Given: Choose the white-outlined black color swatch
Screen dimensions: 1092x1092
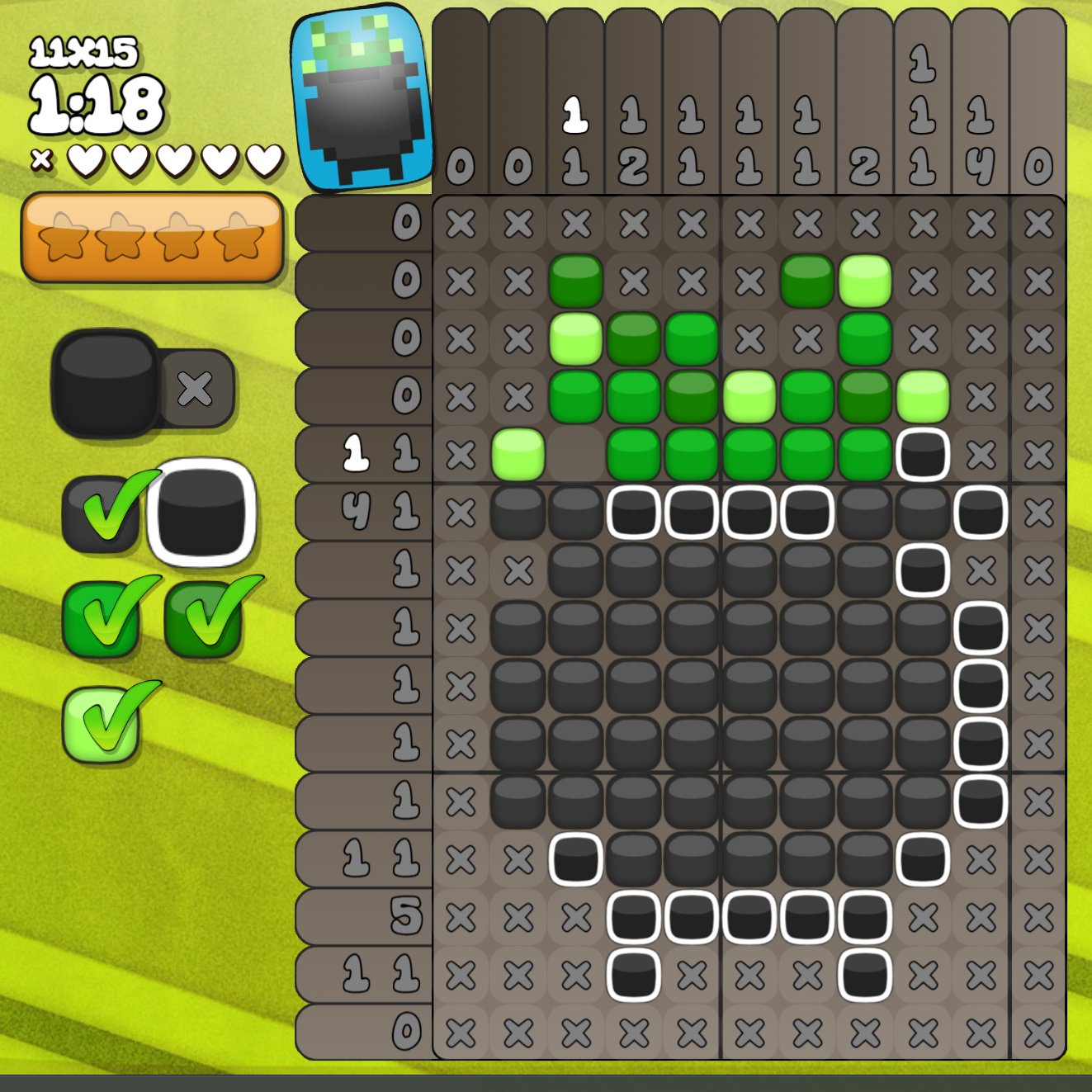Looking at the screenshot, I should [201, 513].
